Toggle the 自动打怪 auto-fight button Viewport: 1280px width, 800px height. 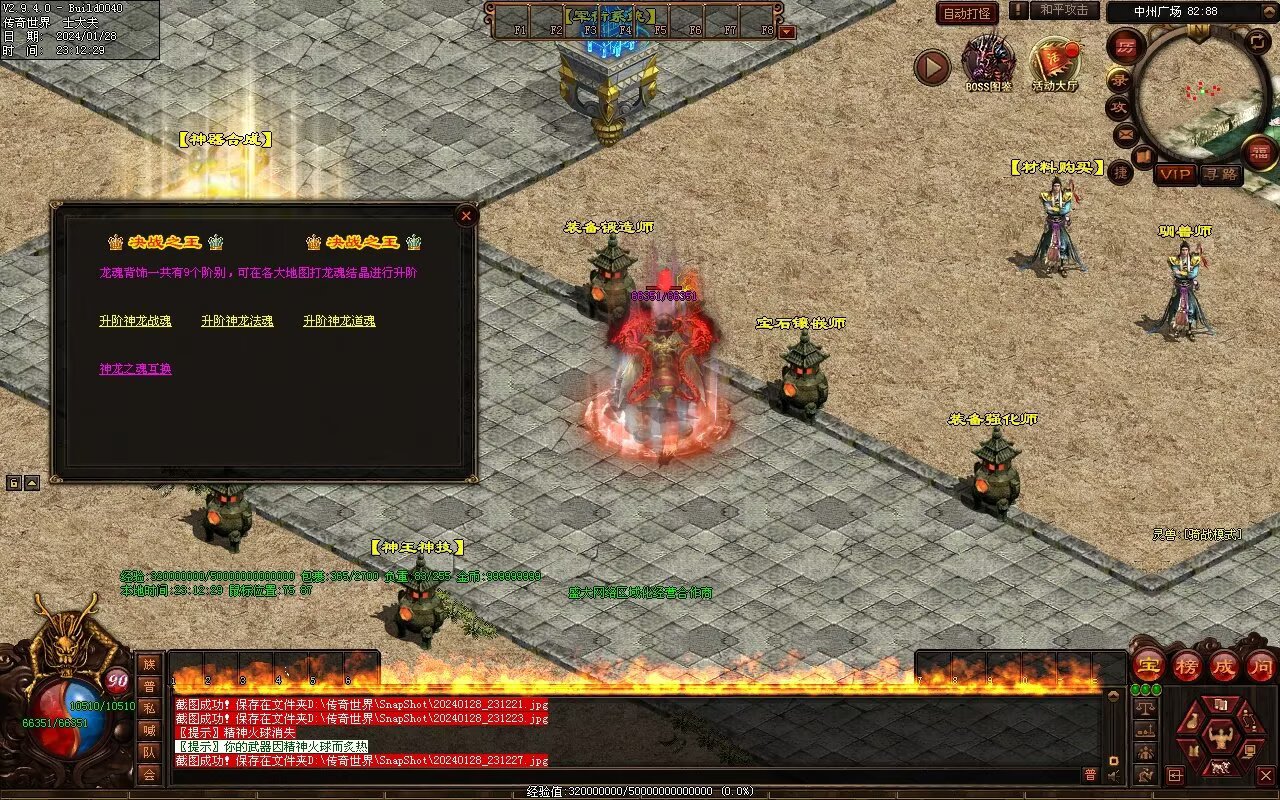(x=967, y=13)
